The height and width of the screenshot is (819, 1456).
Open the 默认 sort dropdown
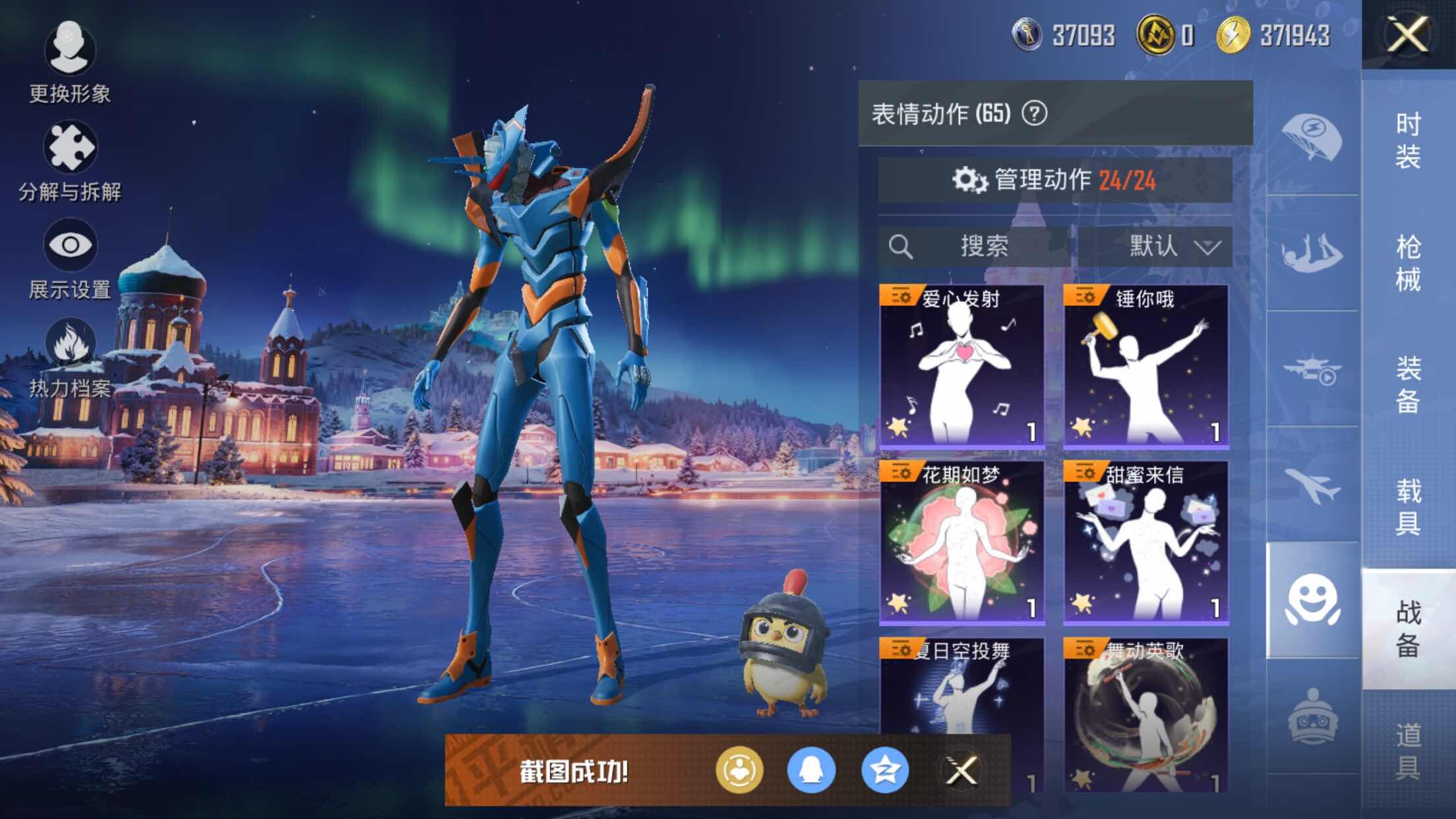[x=1155, y=247]
